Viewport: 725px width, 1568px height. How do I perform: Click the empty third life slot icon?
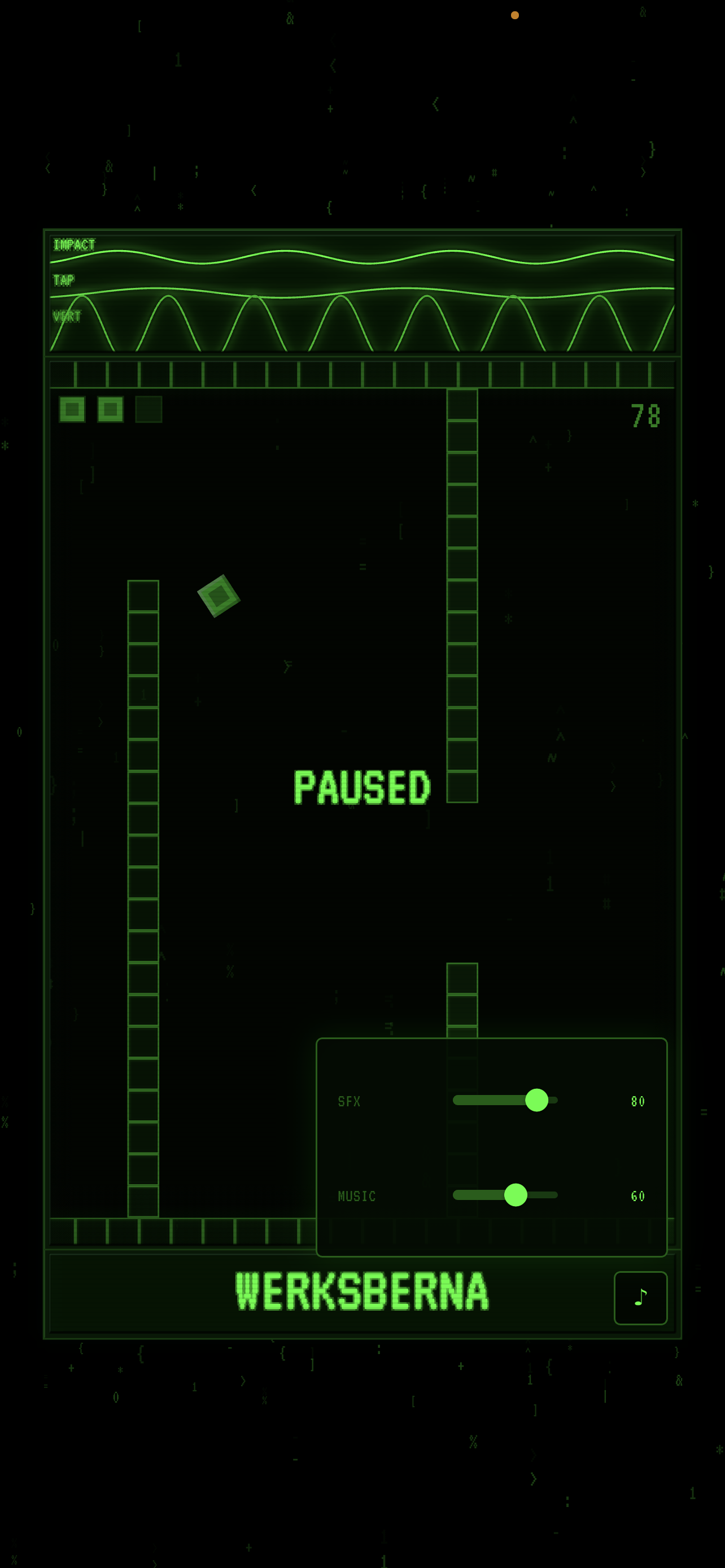(x=149, y=410)
